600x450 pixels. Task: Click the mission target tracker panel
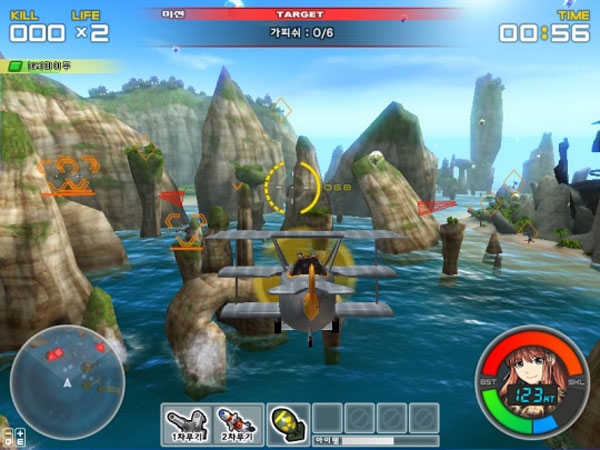[298, 31]
